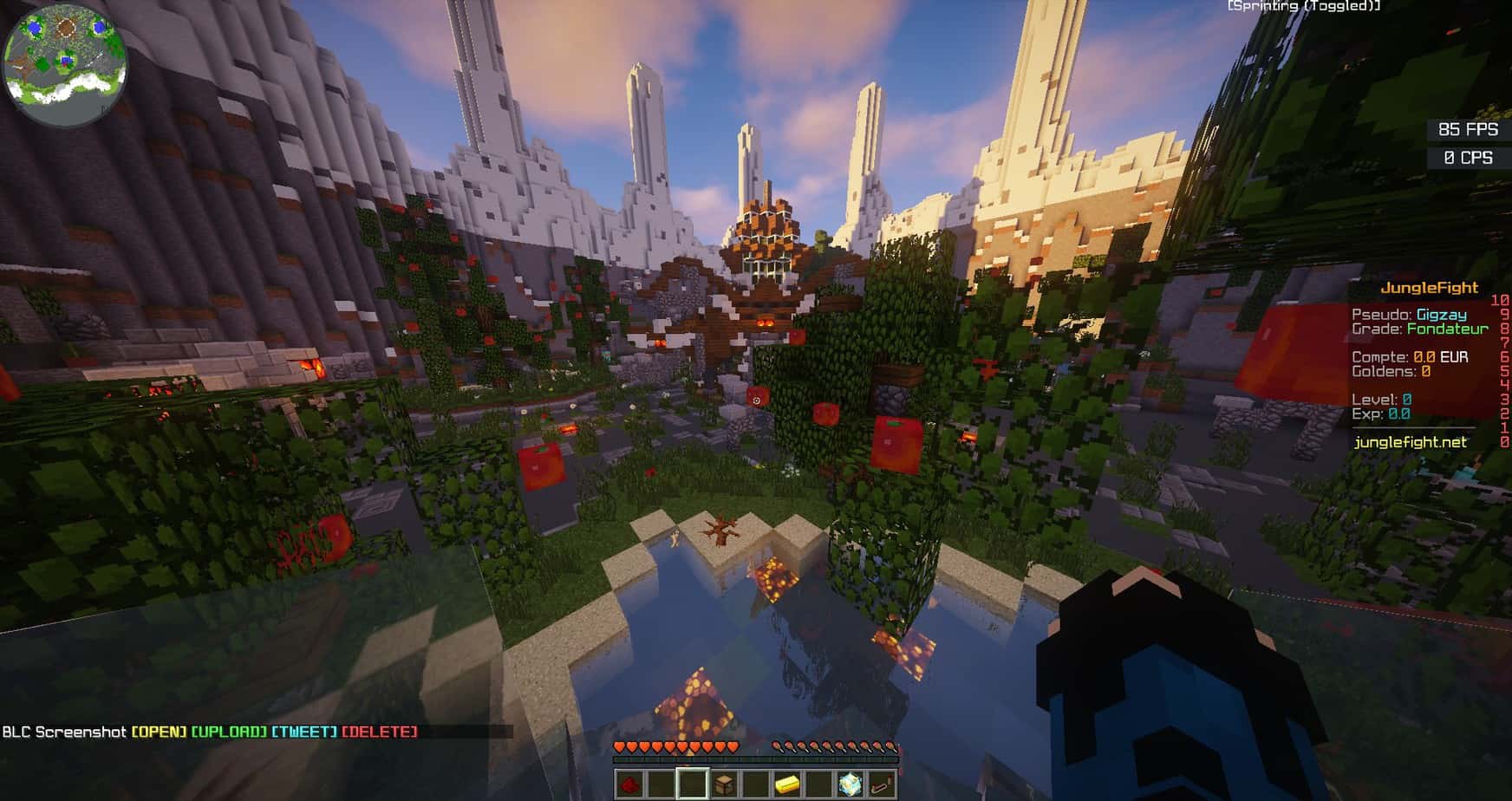Upload the screenshot with [UPLOAD]
1512x801 pixels.
229,733
